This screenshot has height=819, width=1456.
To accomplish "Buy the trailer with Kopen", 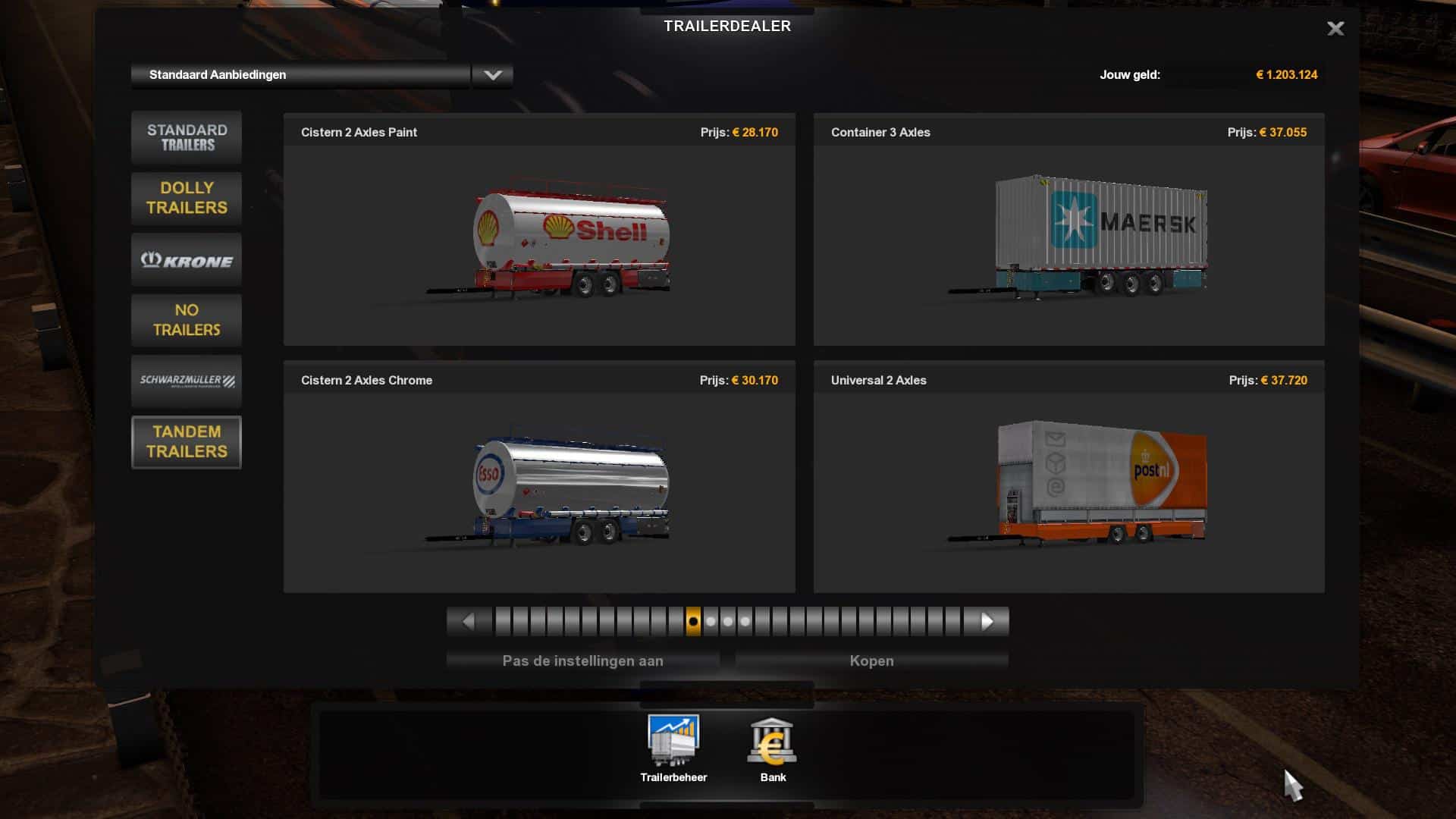I will [x=871, y=661].
